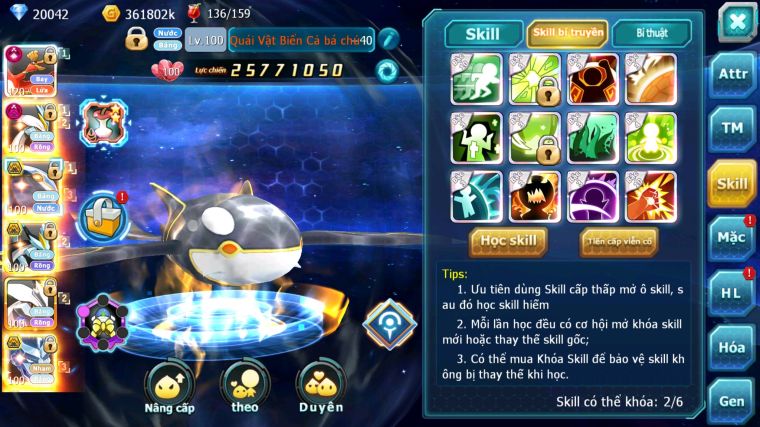Click the button right of Học skill
The image size is (760, 427).
click(618, 241)
